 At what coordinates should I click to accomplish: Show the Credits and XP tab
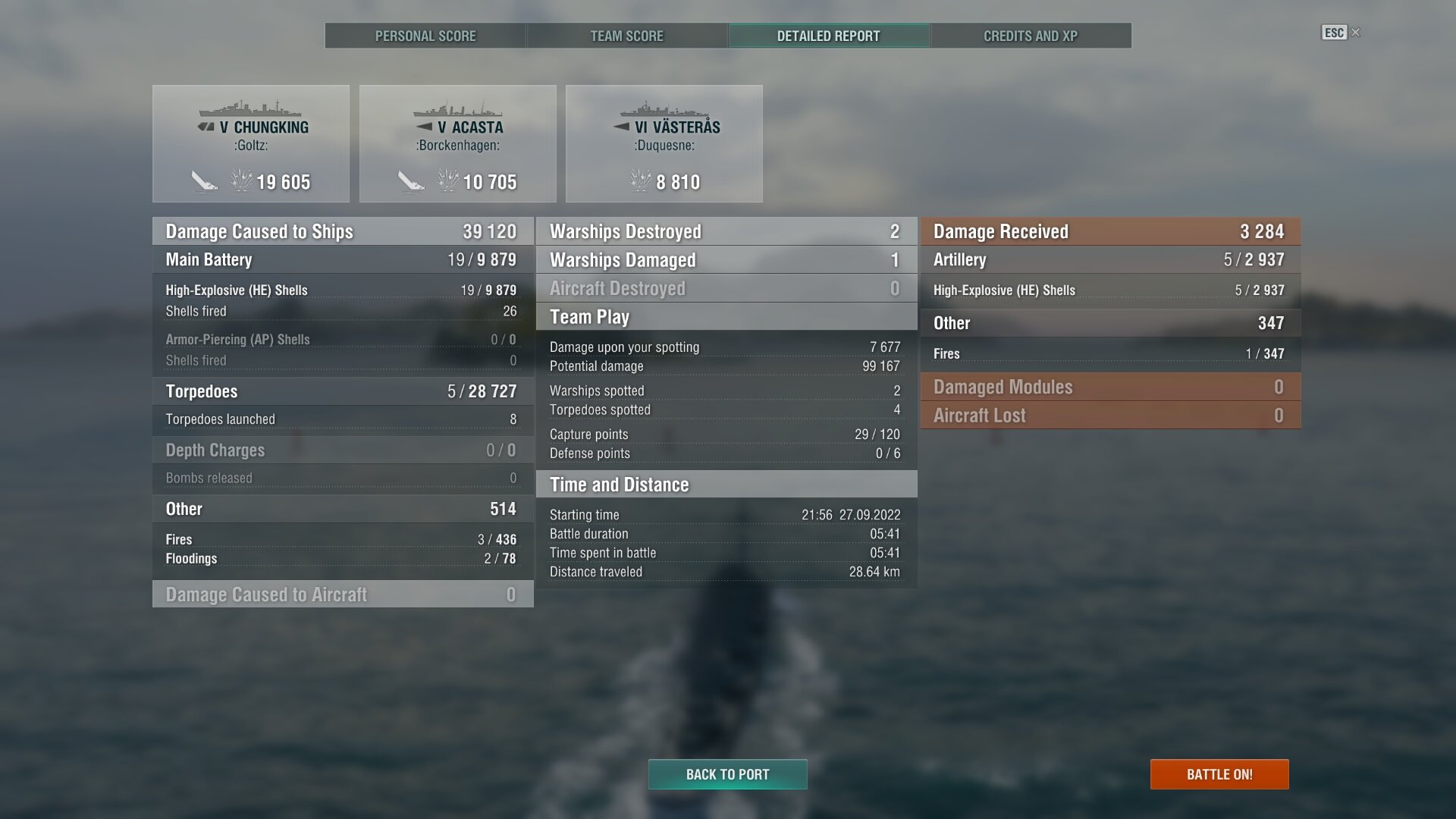(x=1030, y=36)
